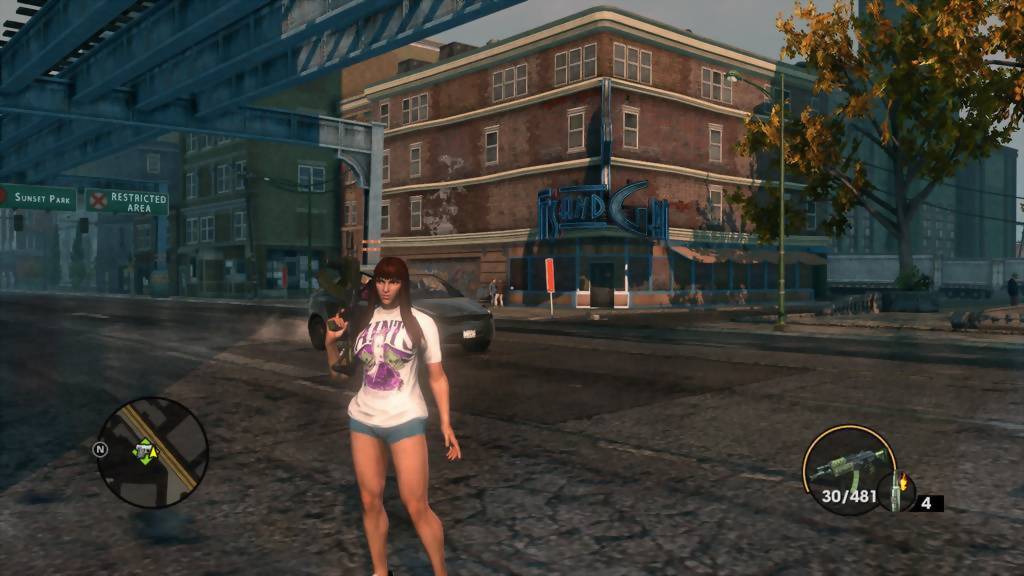Select the assault rifle weapon icon
Image resolution: width=1024 pixels, height=576 pixels.
point(847,465)
